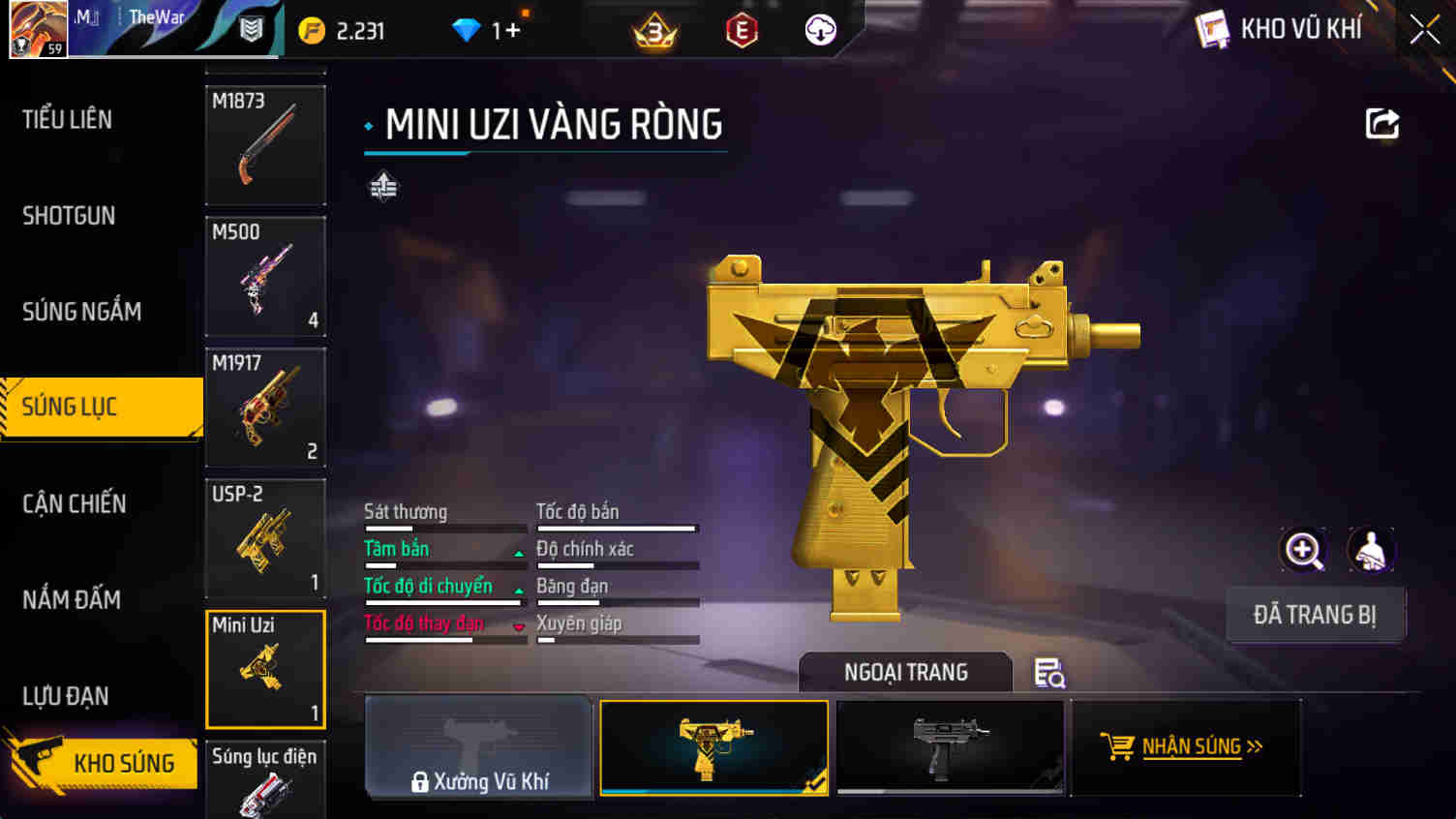The height and width of the screenshot is (819, 1456).
Task: Open the Xưởng Vũ Khí locked slot
Action: [x=479, y=747]
